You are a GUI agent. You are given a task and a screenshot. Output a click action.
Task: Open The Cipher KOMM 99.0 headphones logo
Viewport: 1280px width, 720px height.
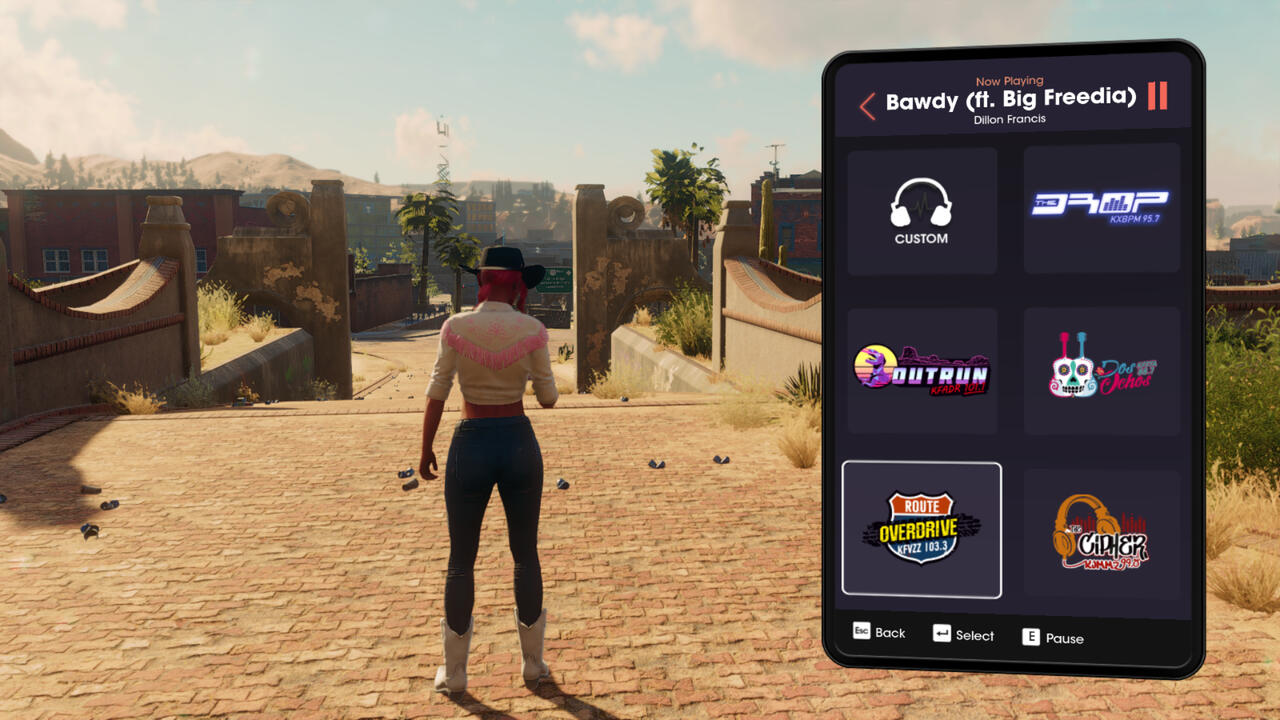click(x=1101, y=529)
